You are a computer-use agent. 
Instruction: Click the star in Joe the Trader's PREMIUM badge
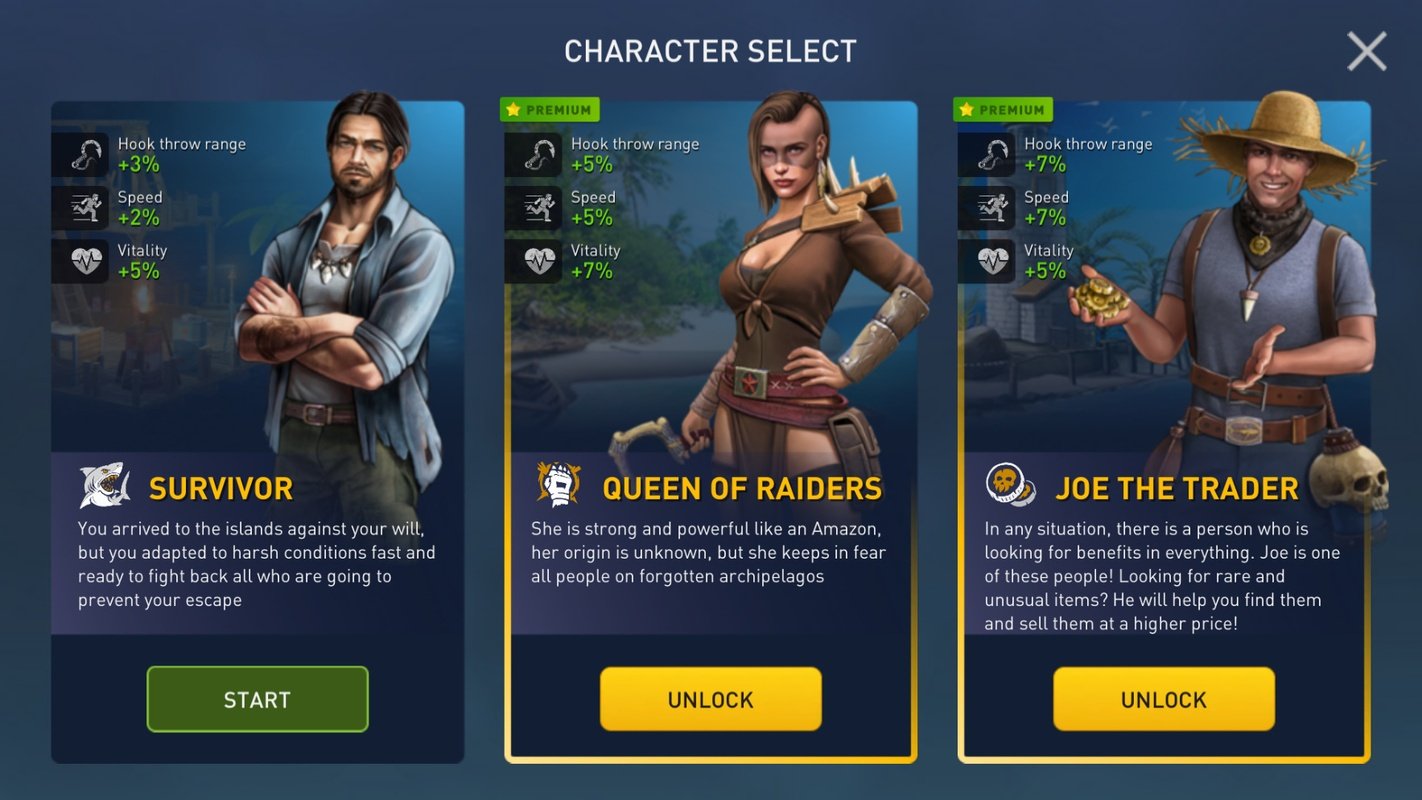(x=965, y=109)
